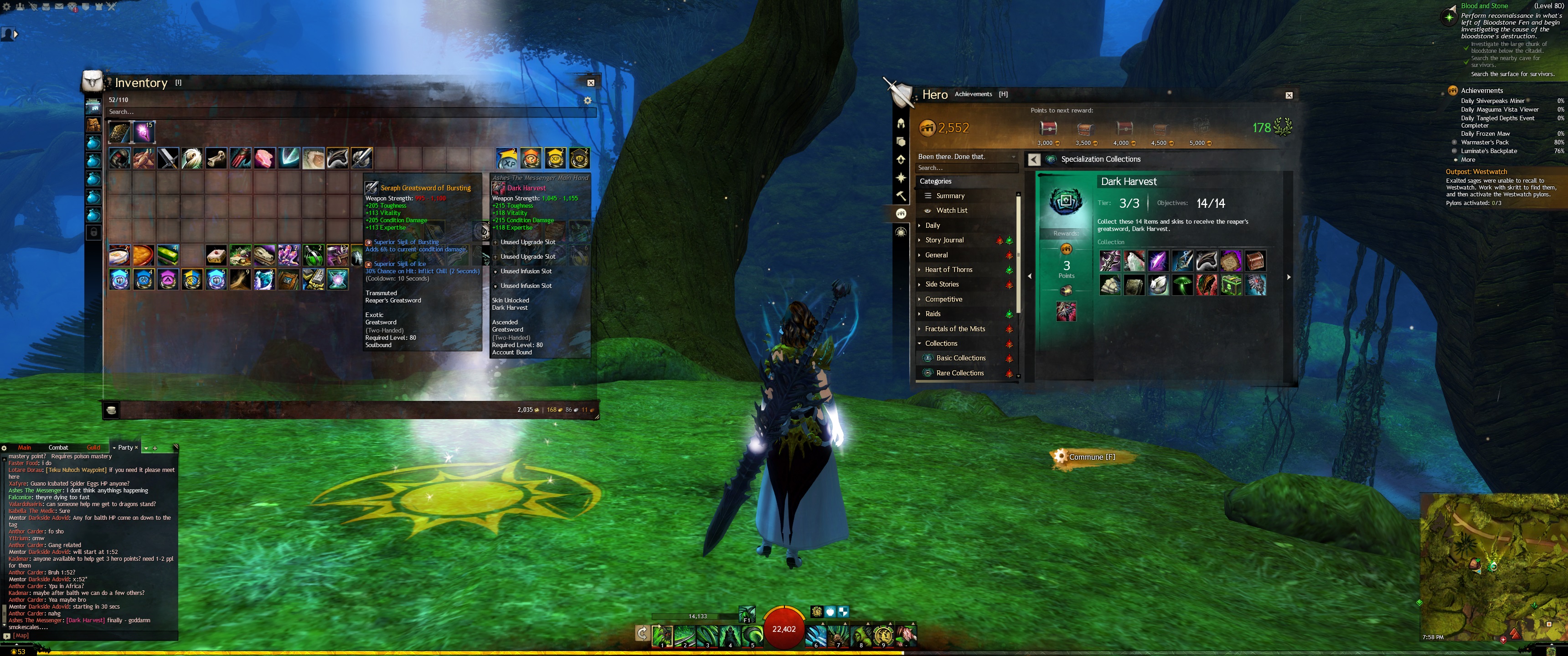The image size is (1568, 656).
Task: Close the Hero achievements panel
Action: click(1289, 95)
